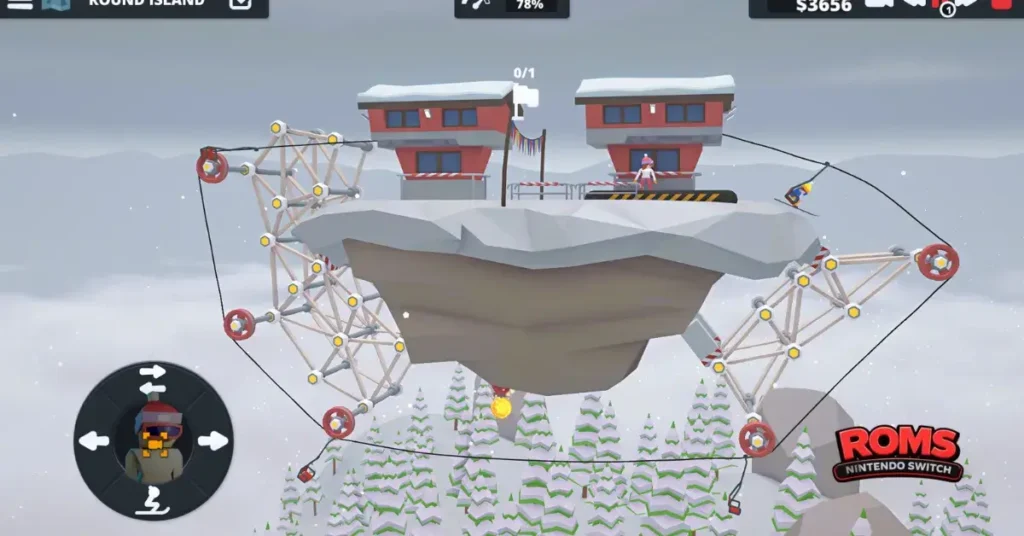Activate the skier icon on the wheel

coord(152,497)
